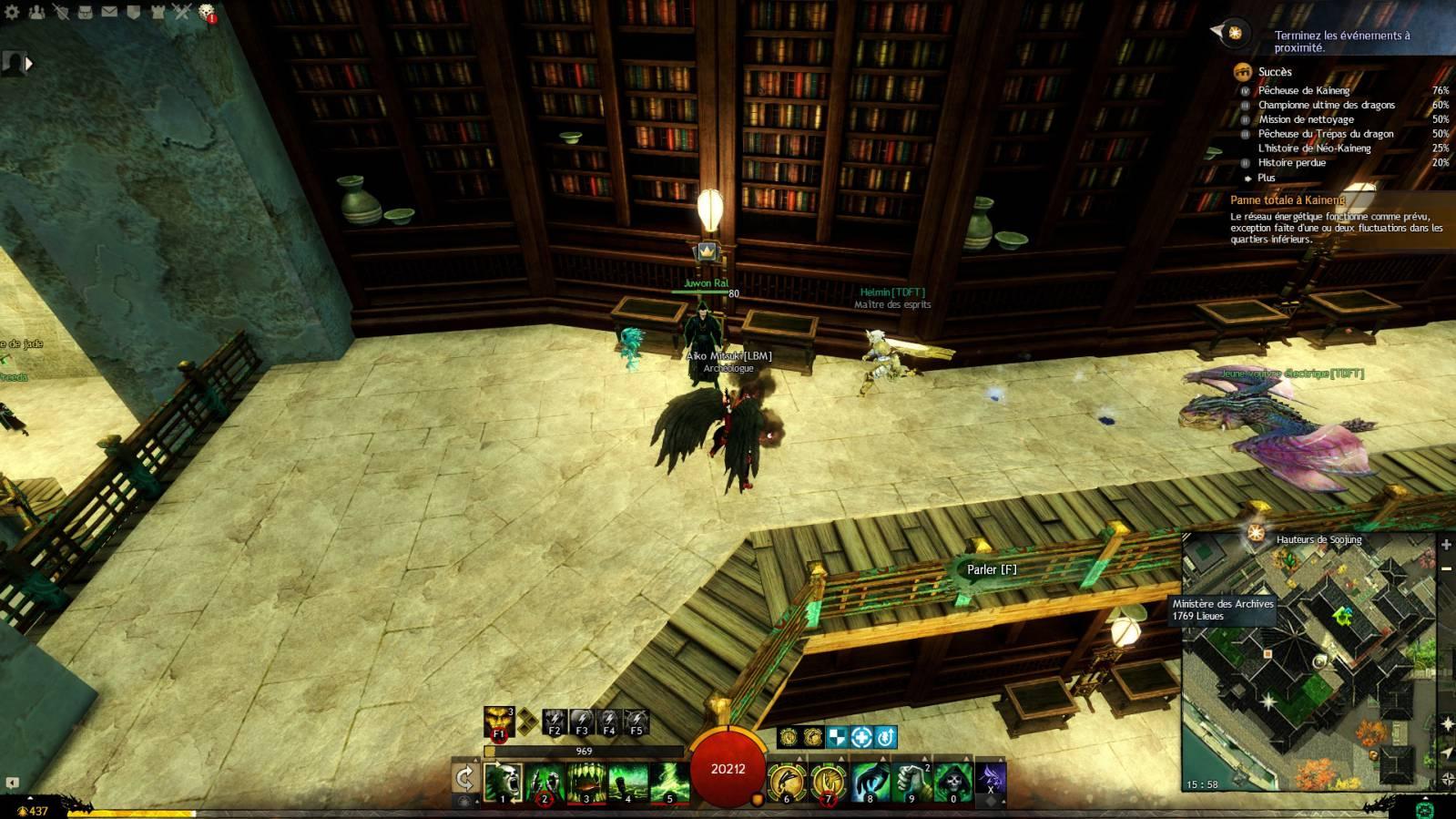Activate the screaming face skill 1
The height and width of the screenshot is (819, 1456).
(x=502, y=783)
